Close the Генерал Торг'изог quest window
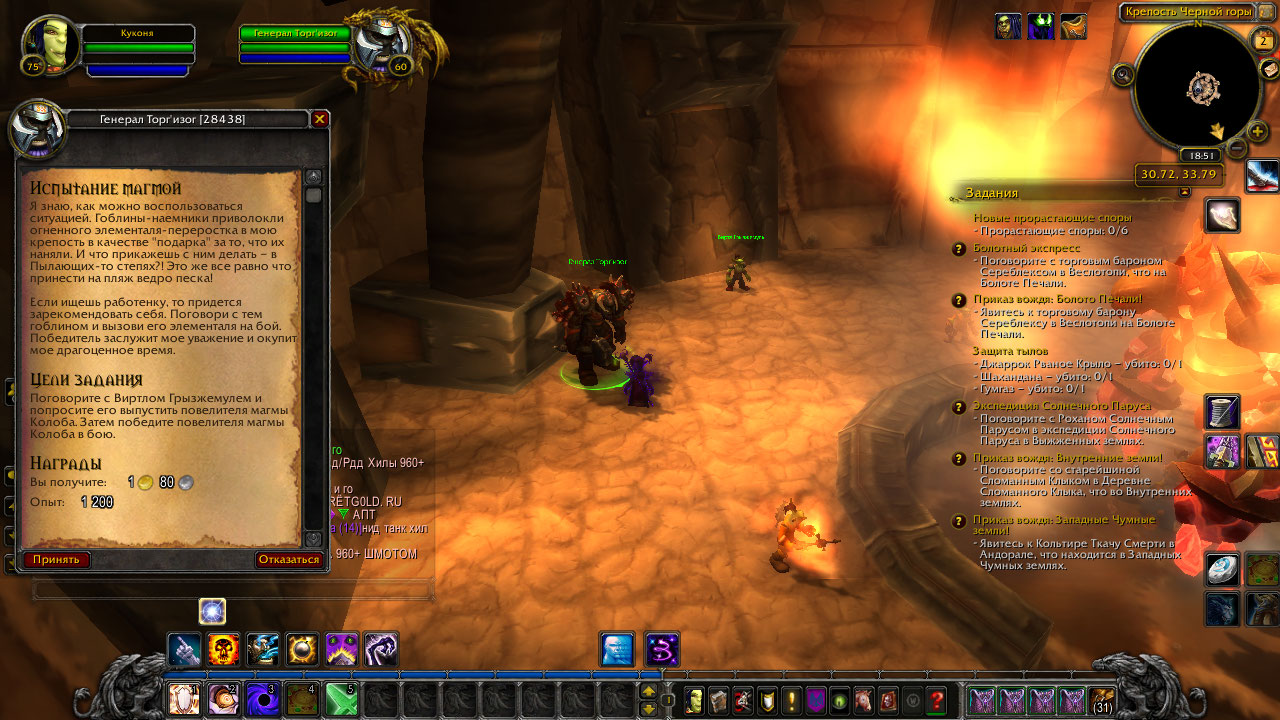 click(x=320, y=119)
